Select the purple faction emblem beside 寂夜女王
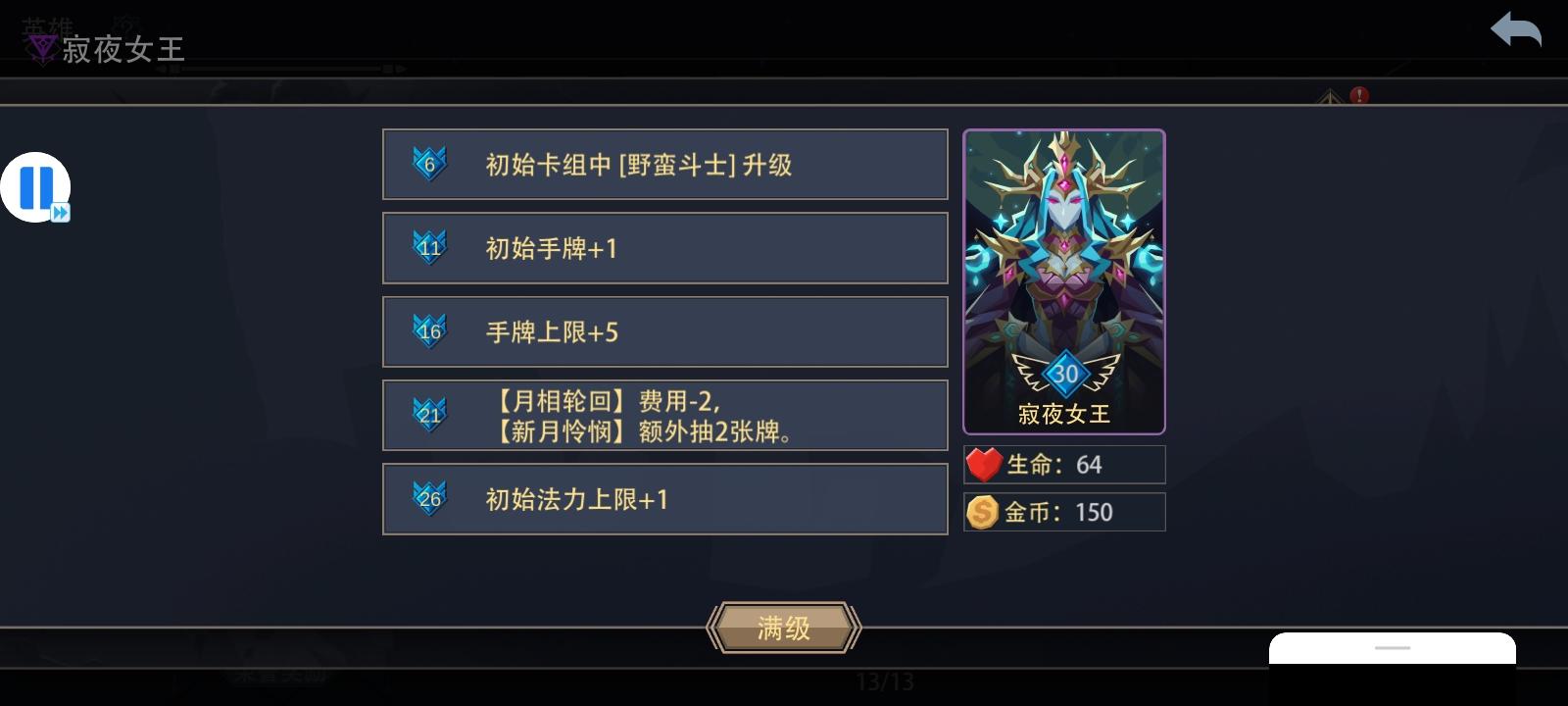This screenshot has width=1568, height=706. (40, 43)
